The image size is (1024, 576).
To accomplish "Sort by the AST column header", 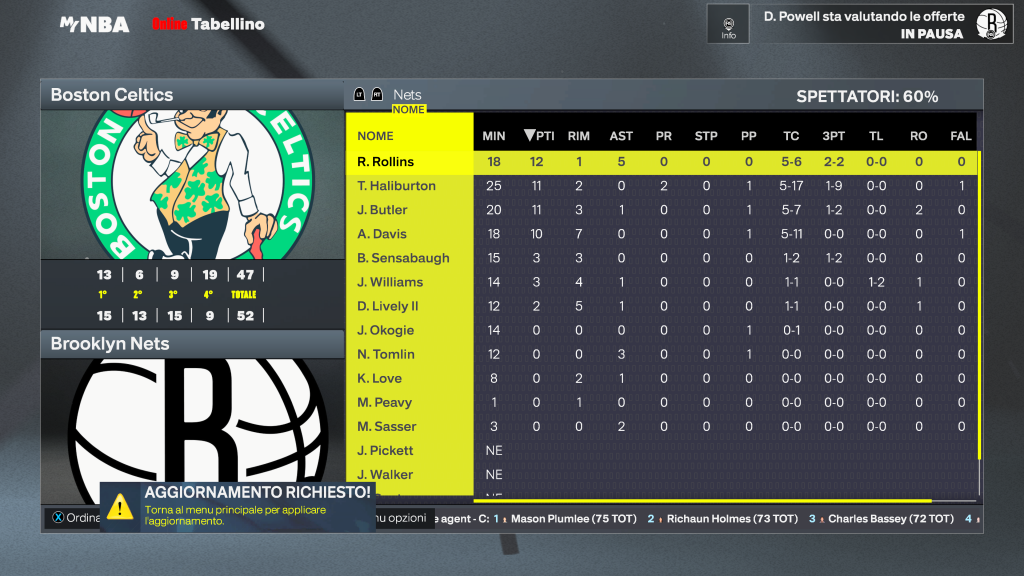I will [x=621, y=136].
